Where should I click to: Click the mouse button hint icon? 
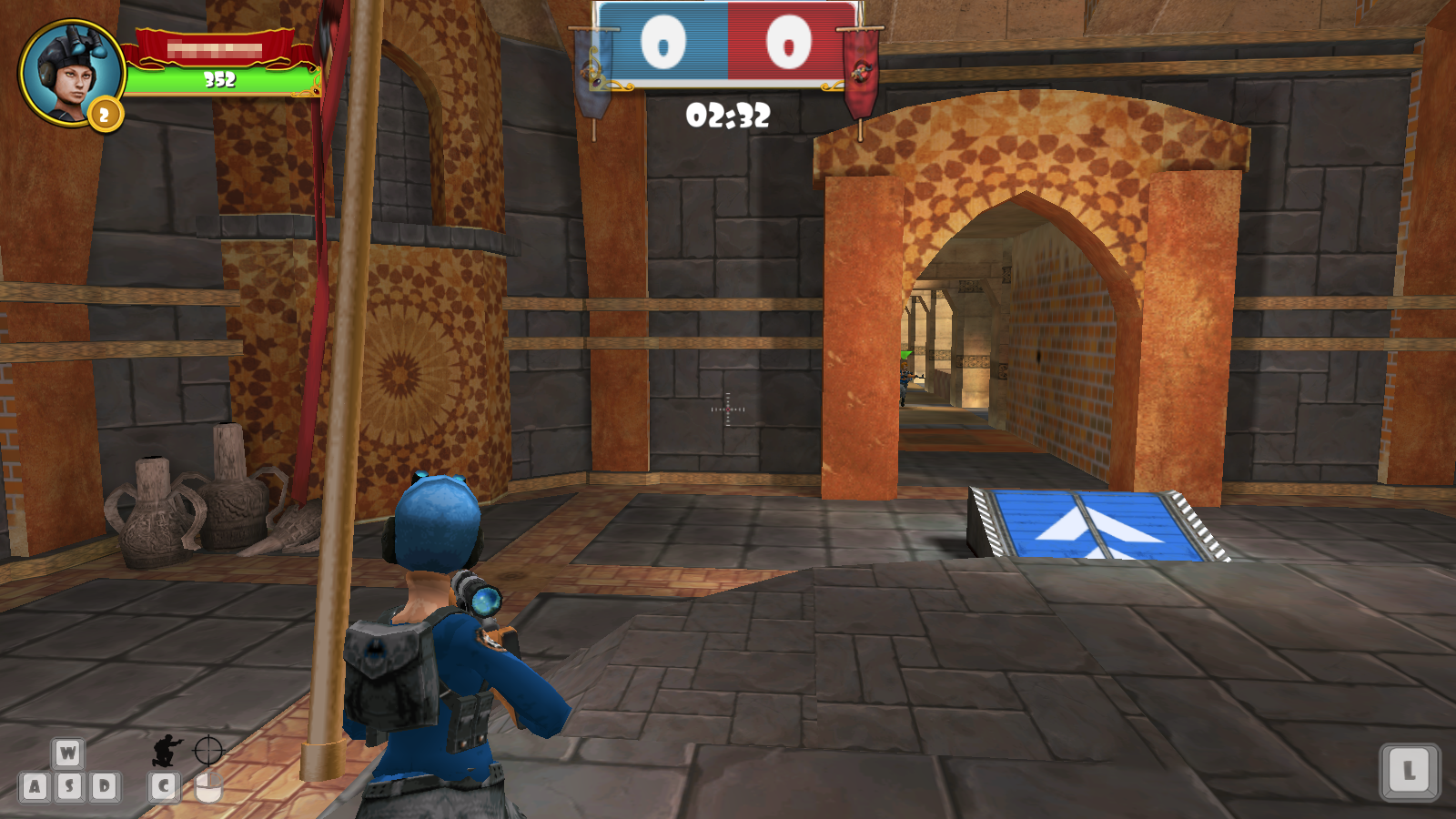click(207, 786)
